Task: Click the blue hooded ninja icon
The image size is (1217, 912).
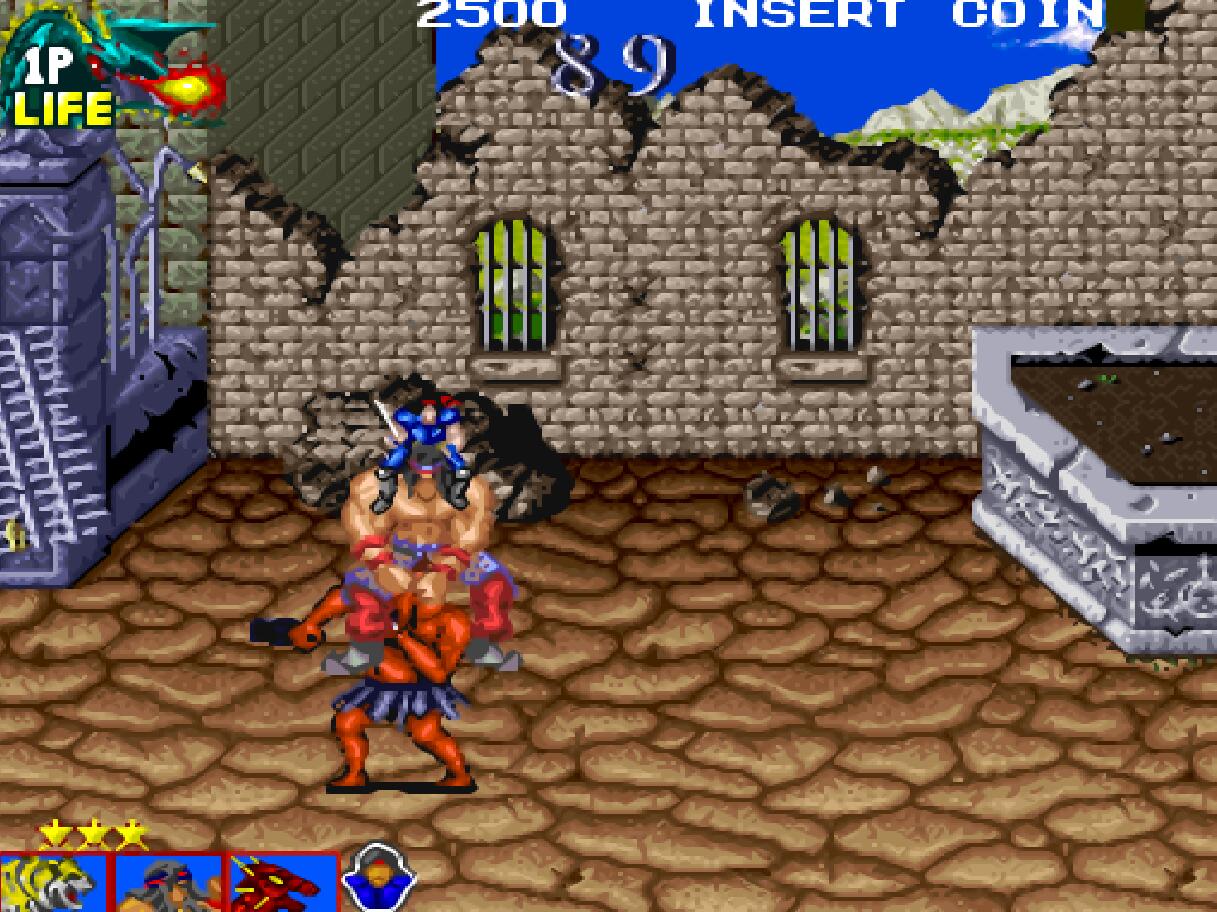Action: (x=377, y=880)
